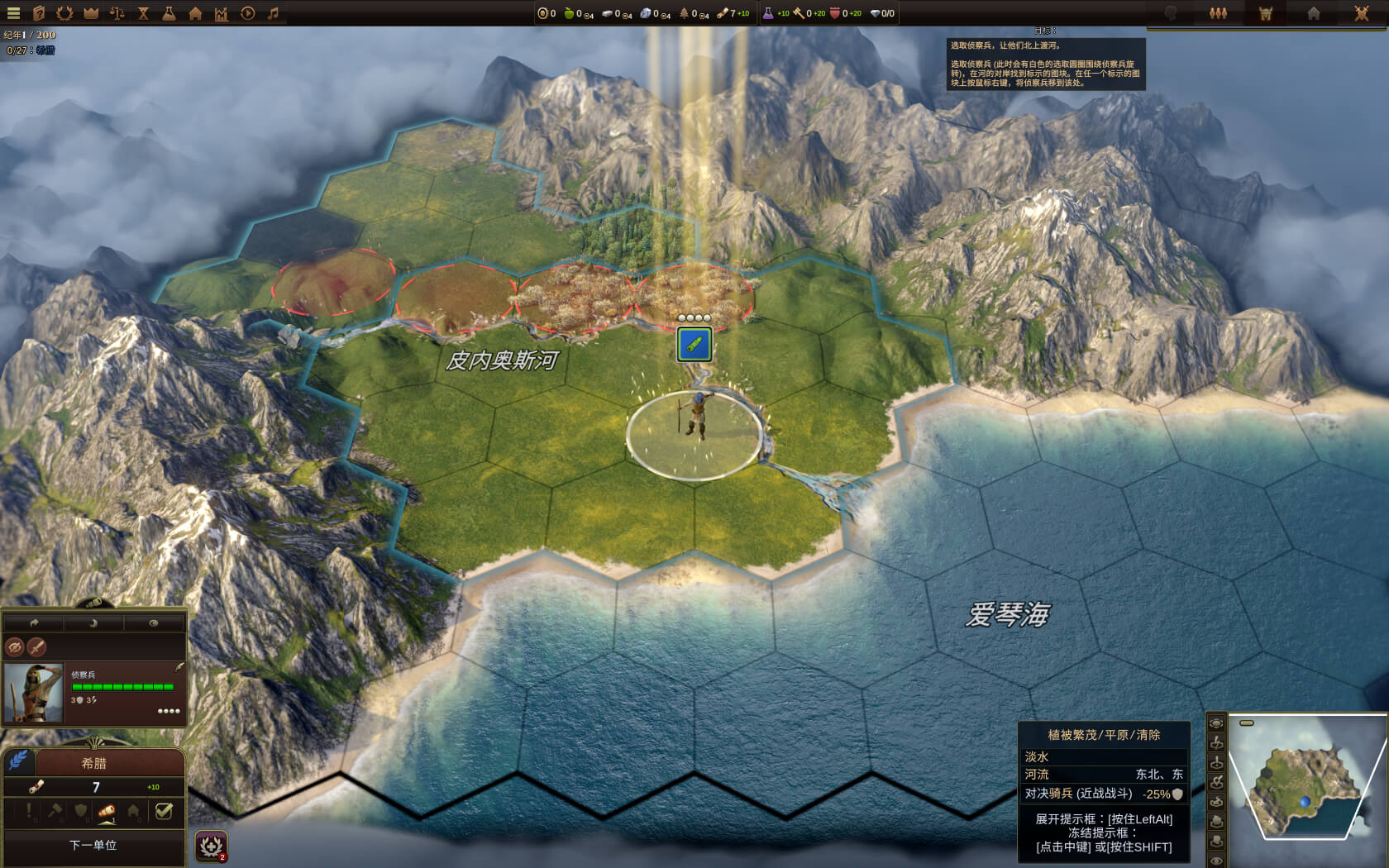This screenshot has height=868, width=1389.
Task: Click the 下一单位 (Next Unit) button
Action: (x=93, y=846)
